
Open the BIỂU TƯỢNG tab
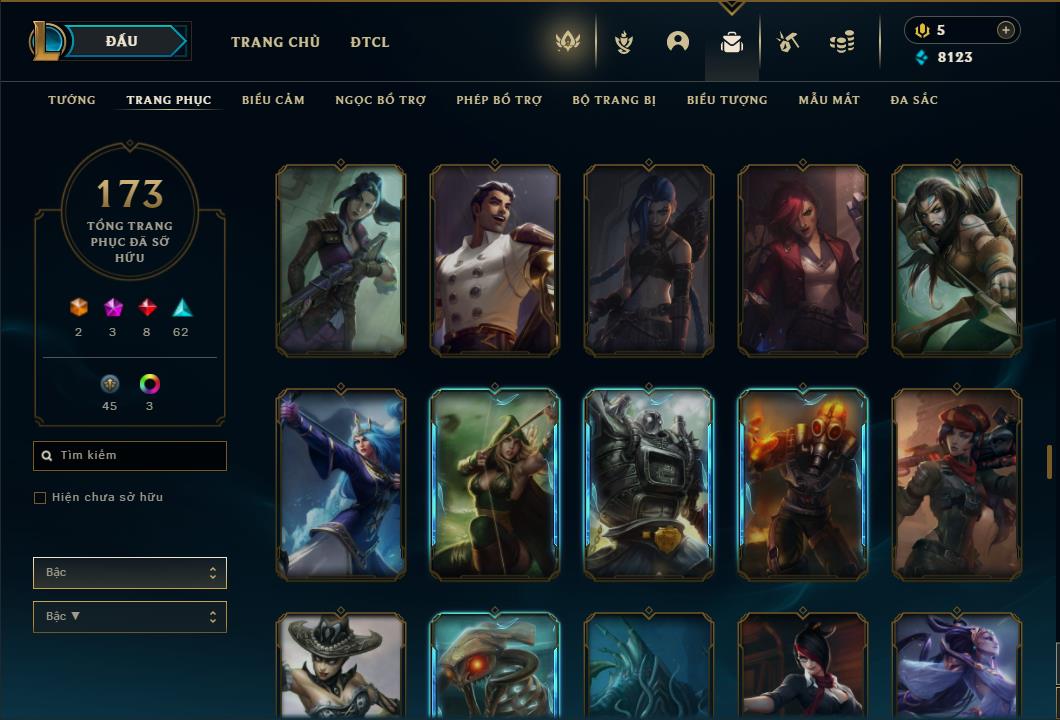727,100
